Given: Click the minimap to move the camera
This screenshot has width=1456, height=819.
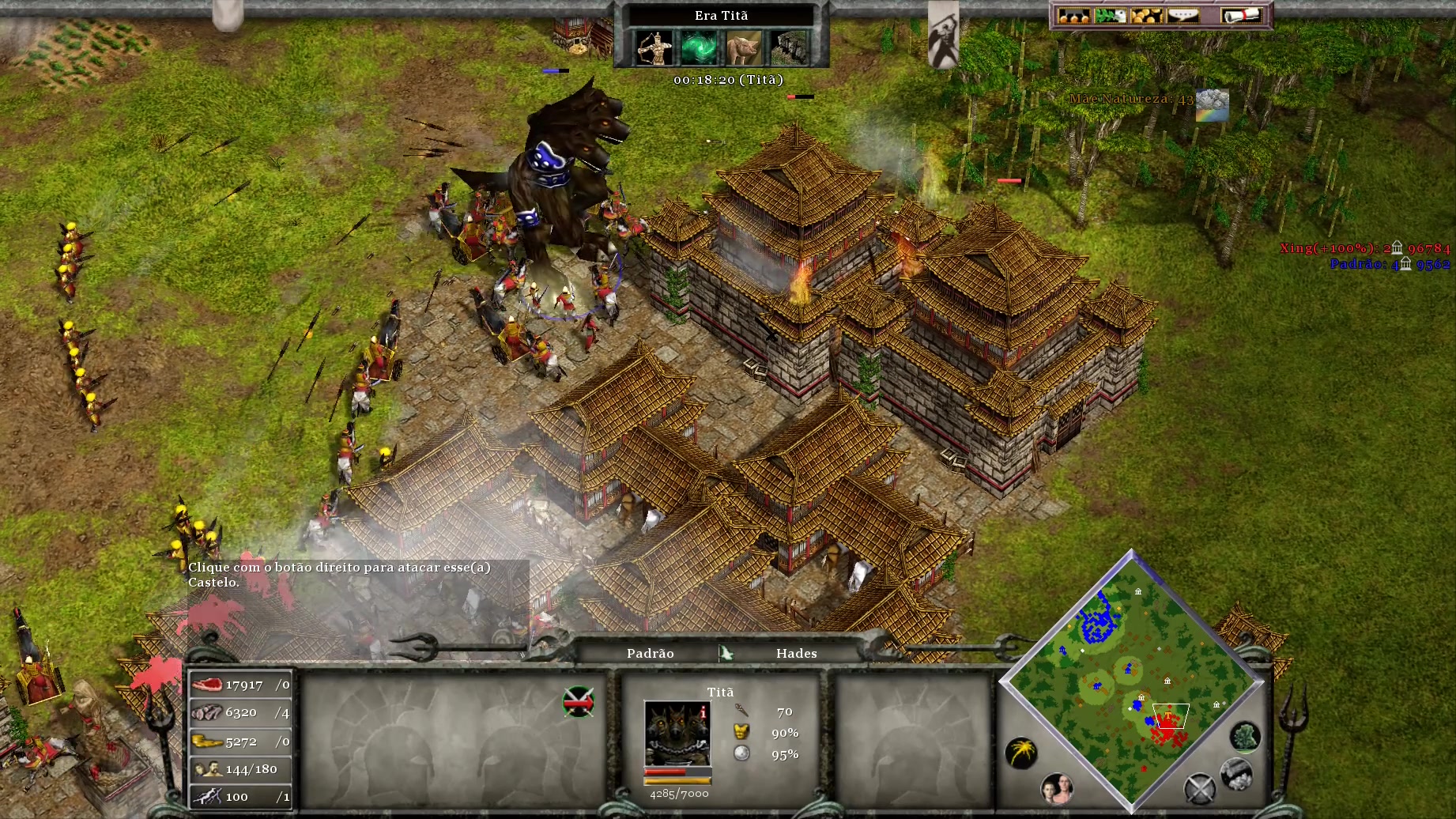Looking at the screenshot, I should (x=1131, y=680).
